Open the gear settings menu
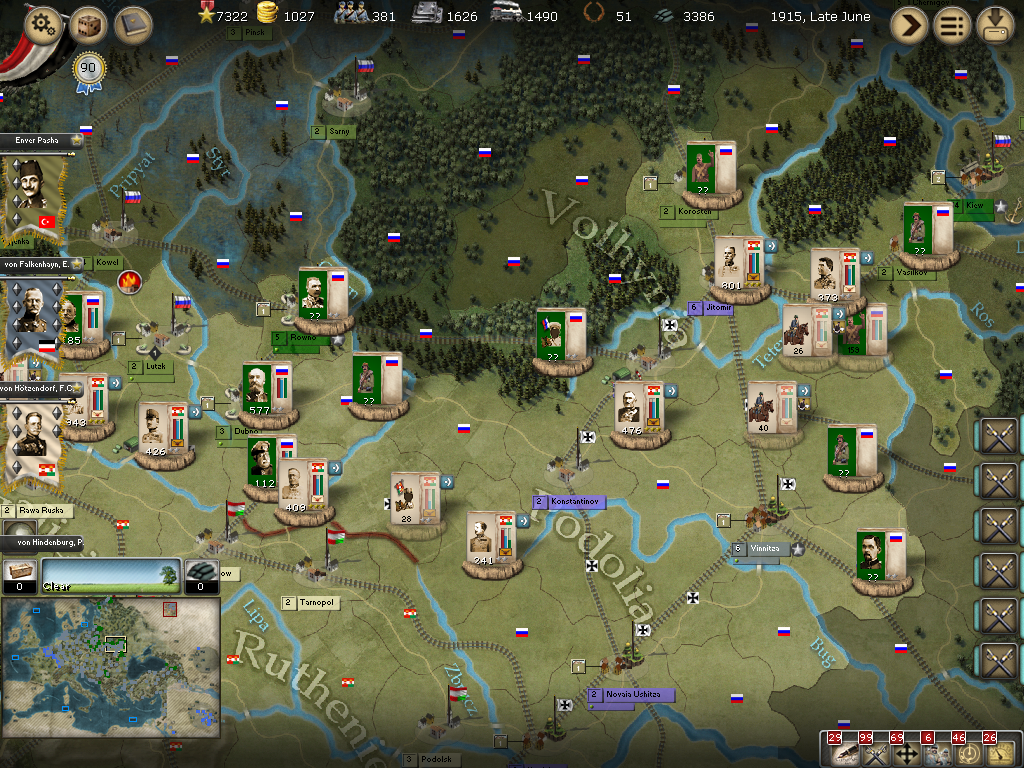The image size is (1024, 768). click(x=41, y=26)
